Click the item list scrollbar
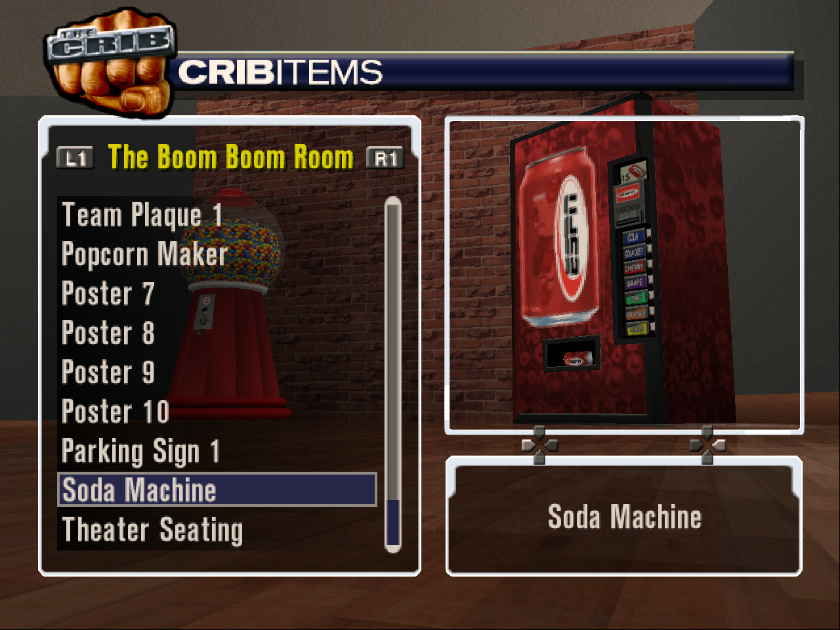This screenshot has height=630, width=840. [x=393, y=372]
